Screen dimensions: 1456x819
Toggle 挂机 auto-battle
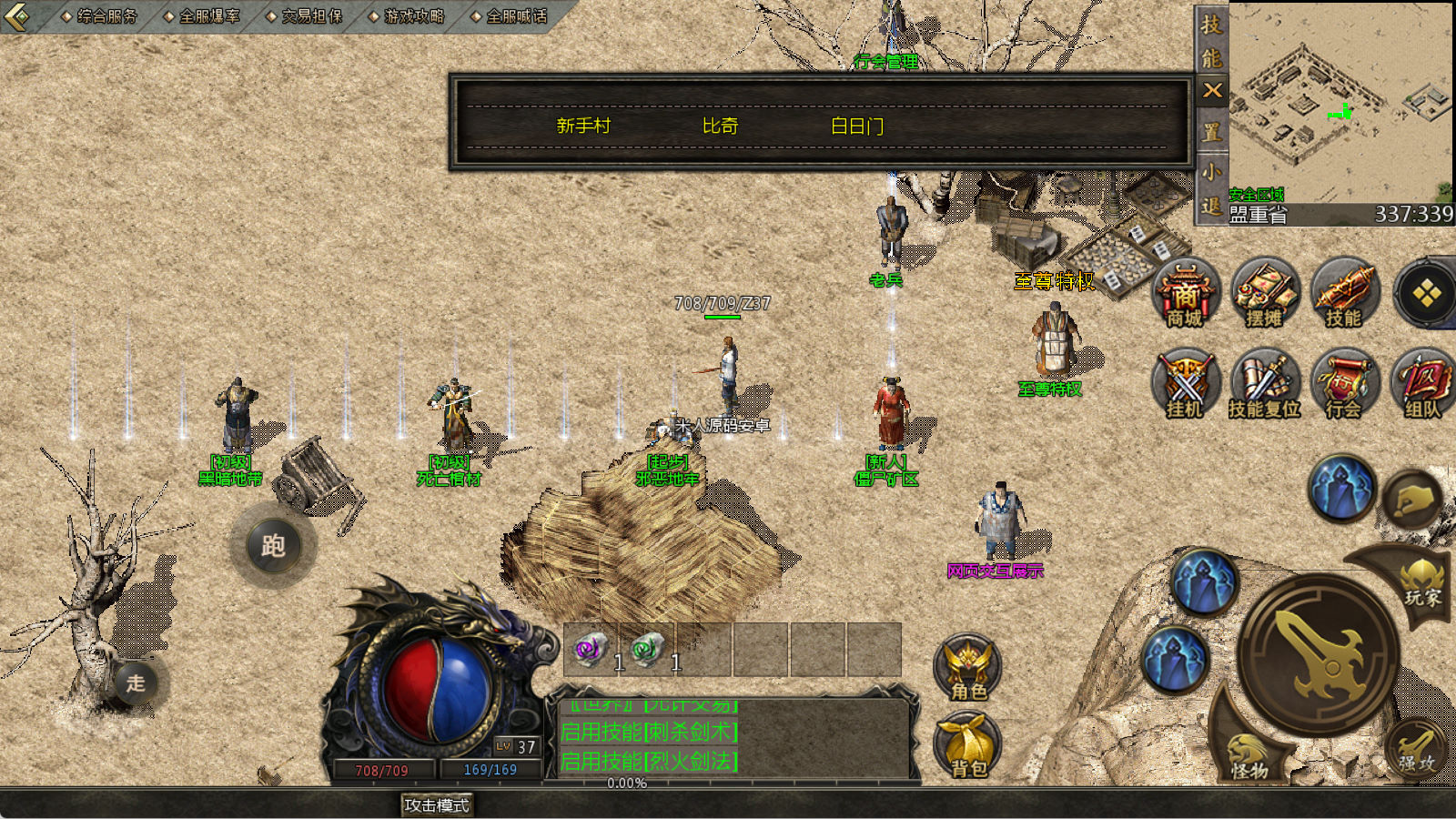pyautogui.click(x=1185, y=384)
